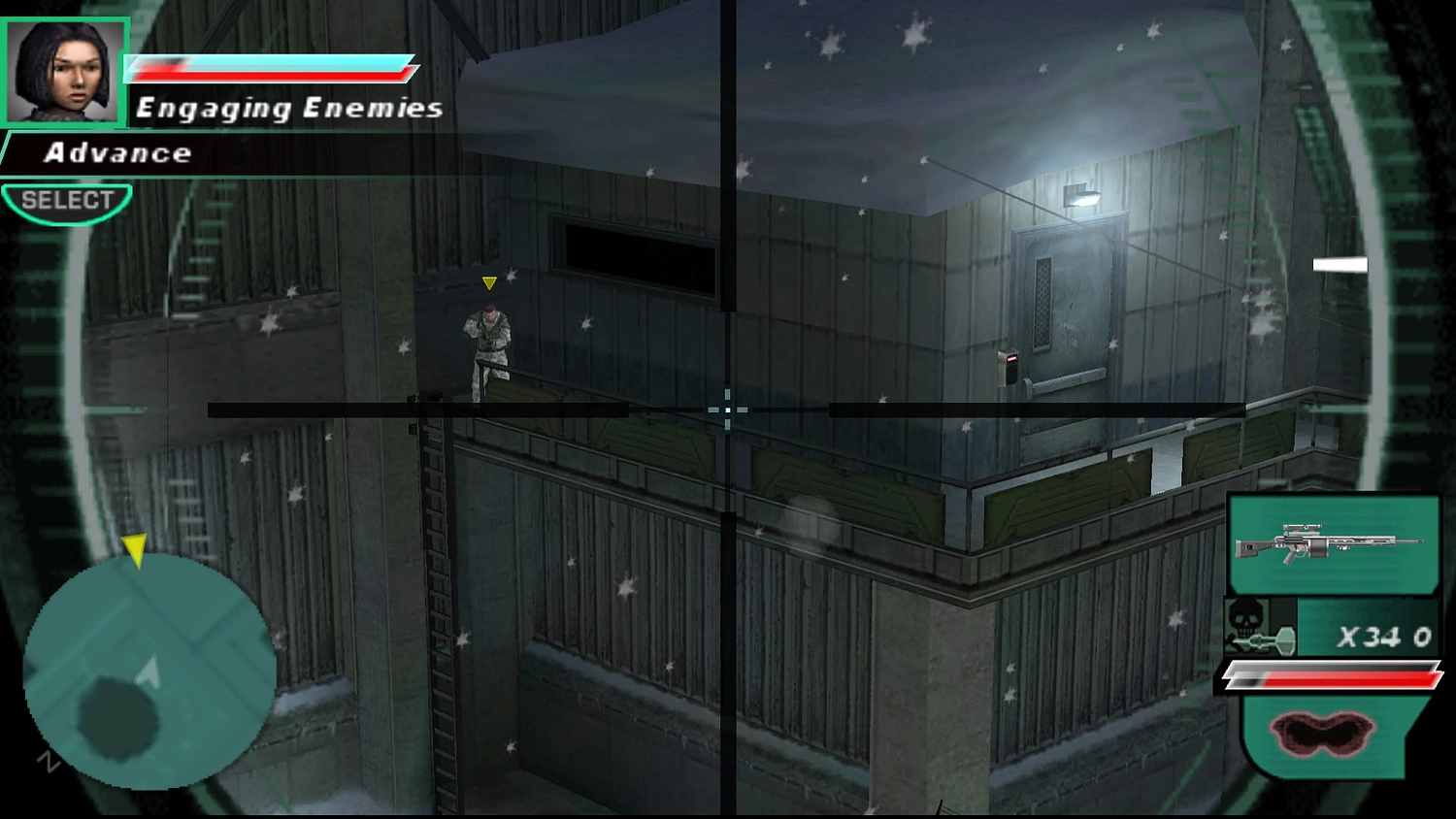Click the yellow enemy indicator above the soldier
The image size is (1456, 819).
[489, 282]
